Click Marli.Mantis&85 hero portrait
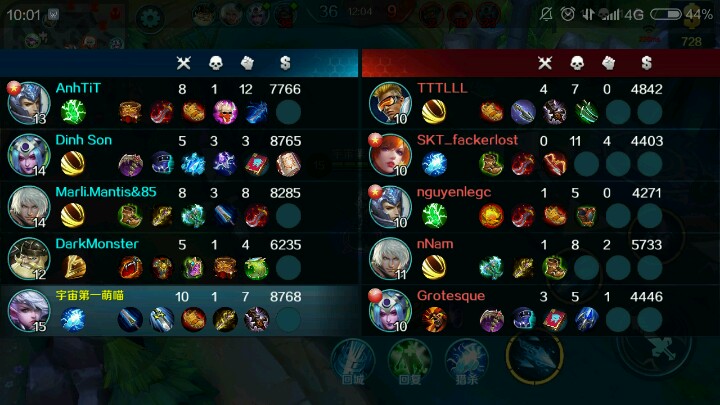The image size is (720, 405). (29, 206)
